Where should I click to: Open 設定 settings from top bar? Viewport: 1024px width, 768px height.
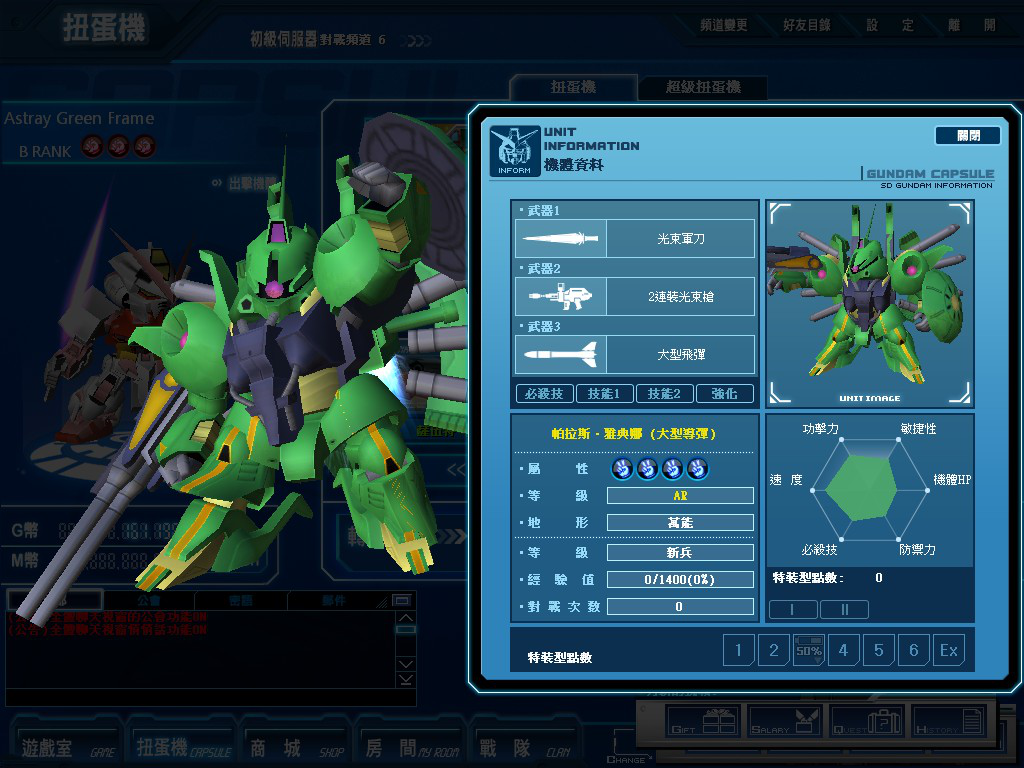click(x=890, y=25)
